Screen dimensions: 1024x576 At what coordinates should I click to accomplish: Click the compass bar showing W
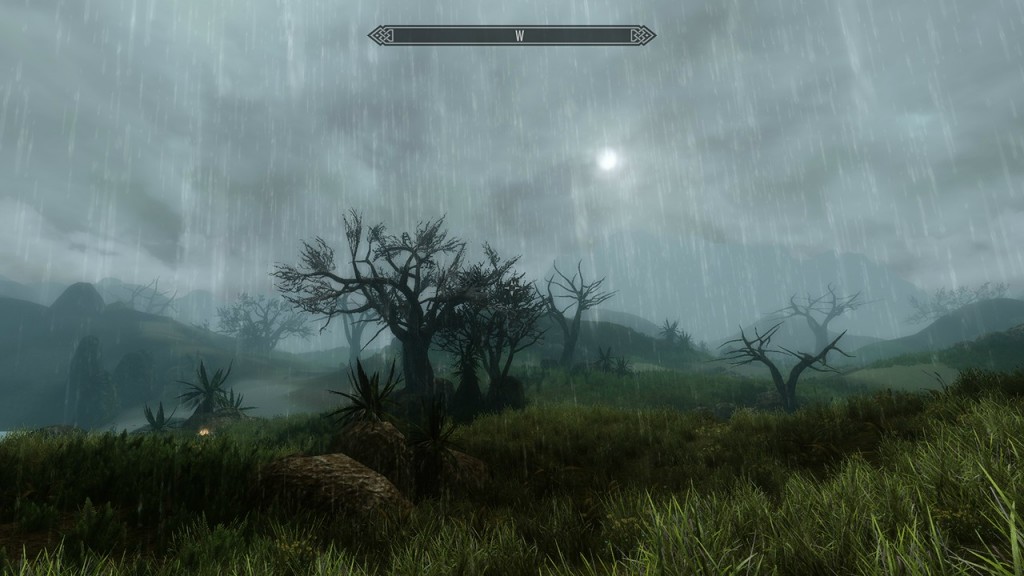tap(512, 36)
